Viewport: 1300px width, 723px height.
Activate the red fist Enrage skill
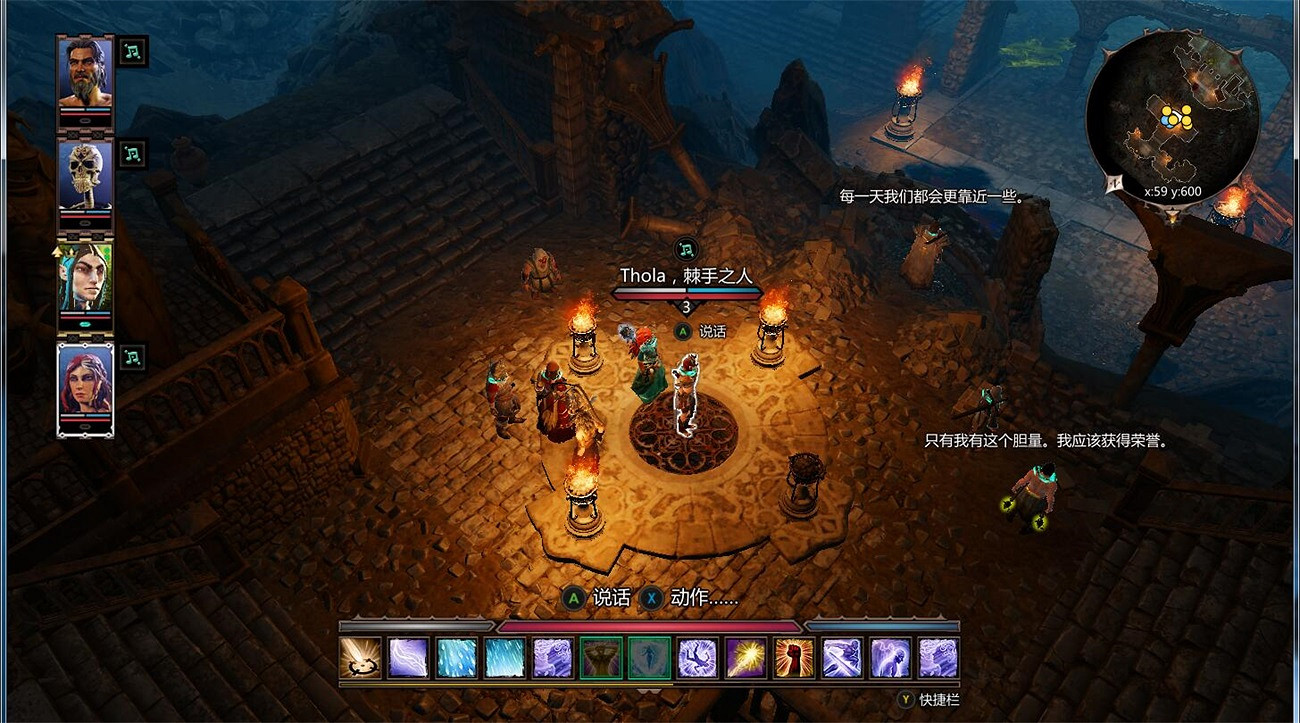793,657
